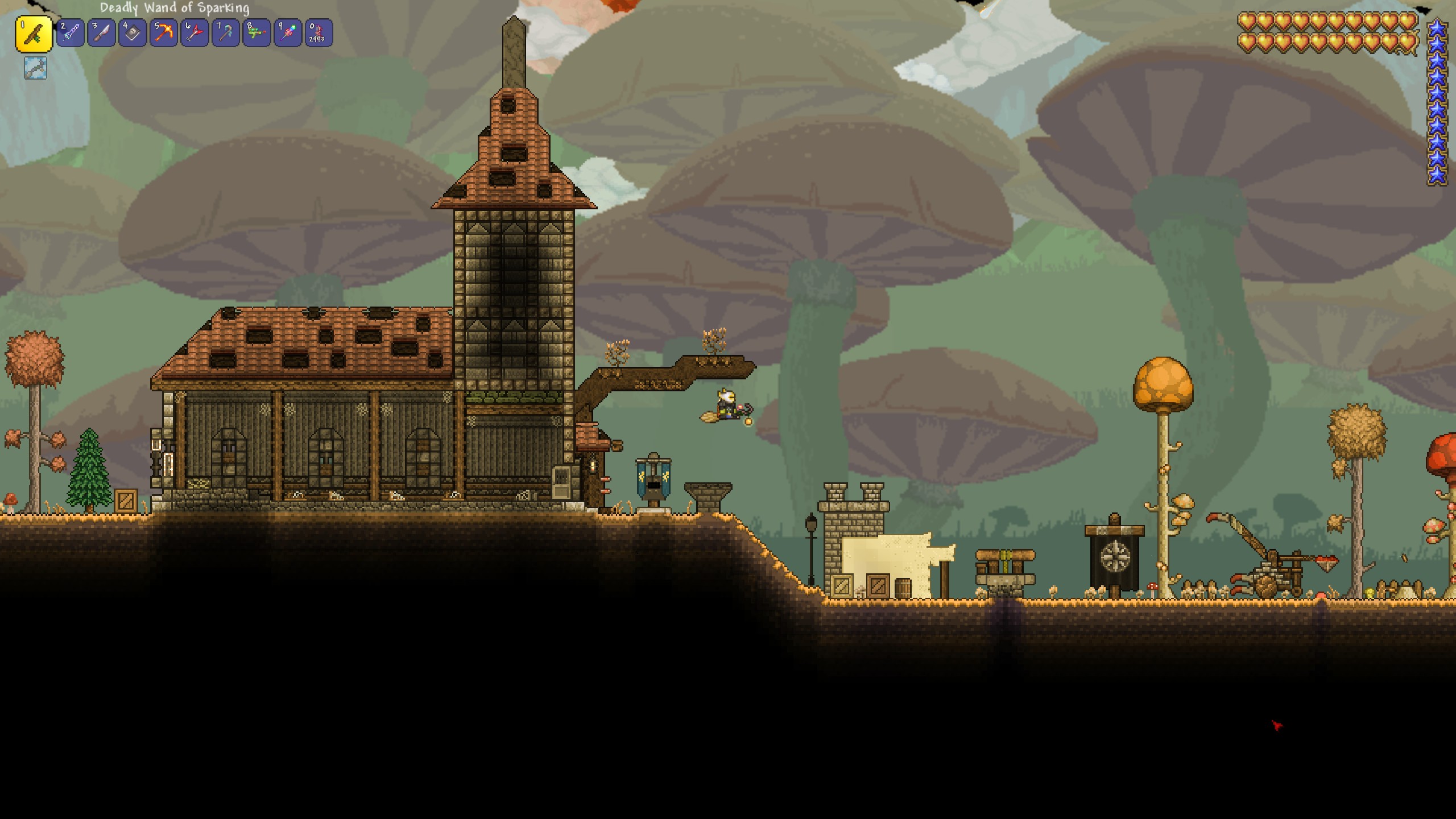
Task: Select the green gun in slot 8
Action: pyautogui.click(x=257, y=34)
